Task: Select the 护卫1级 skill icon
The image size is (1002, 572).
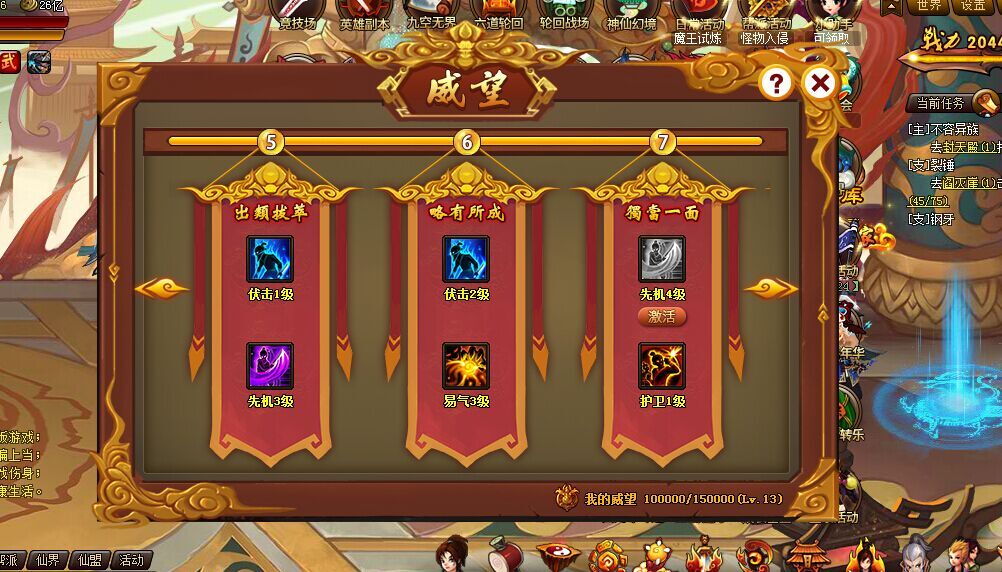Action: (662, 366)
